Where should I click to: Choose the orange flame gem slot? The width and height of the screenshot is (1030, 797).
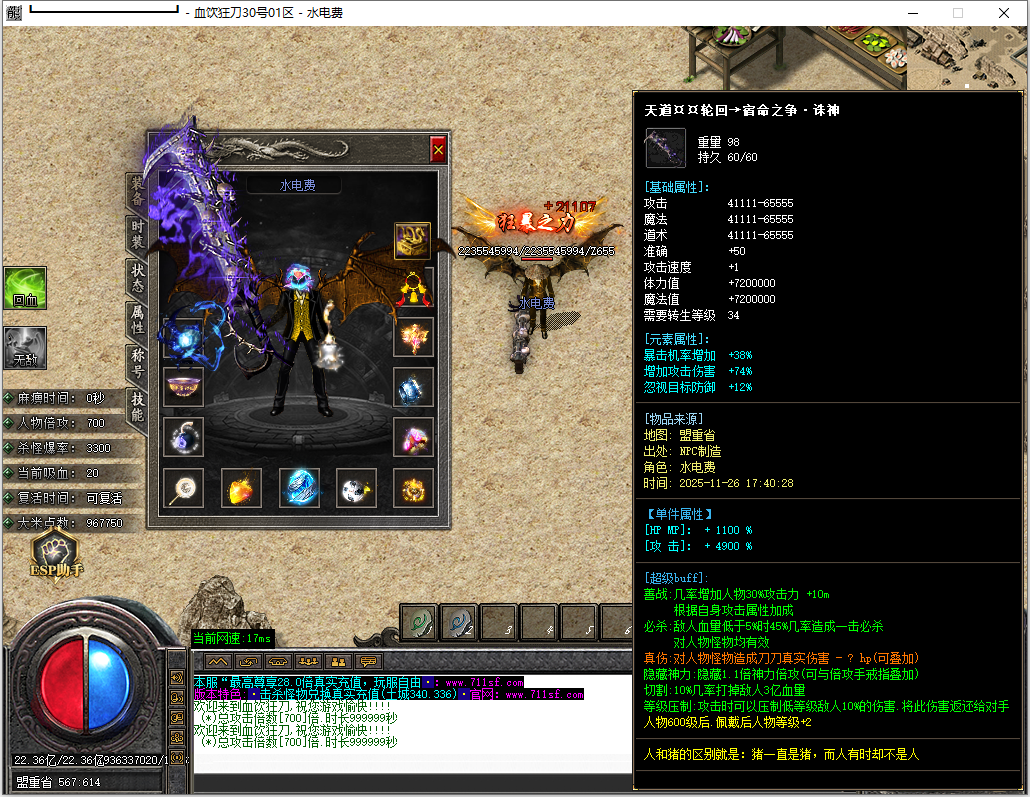tap(241, 488)
